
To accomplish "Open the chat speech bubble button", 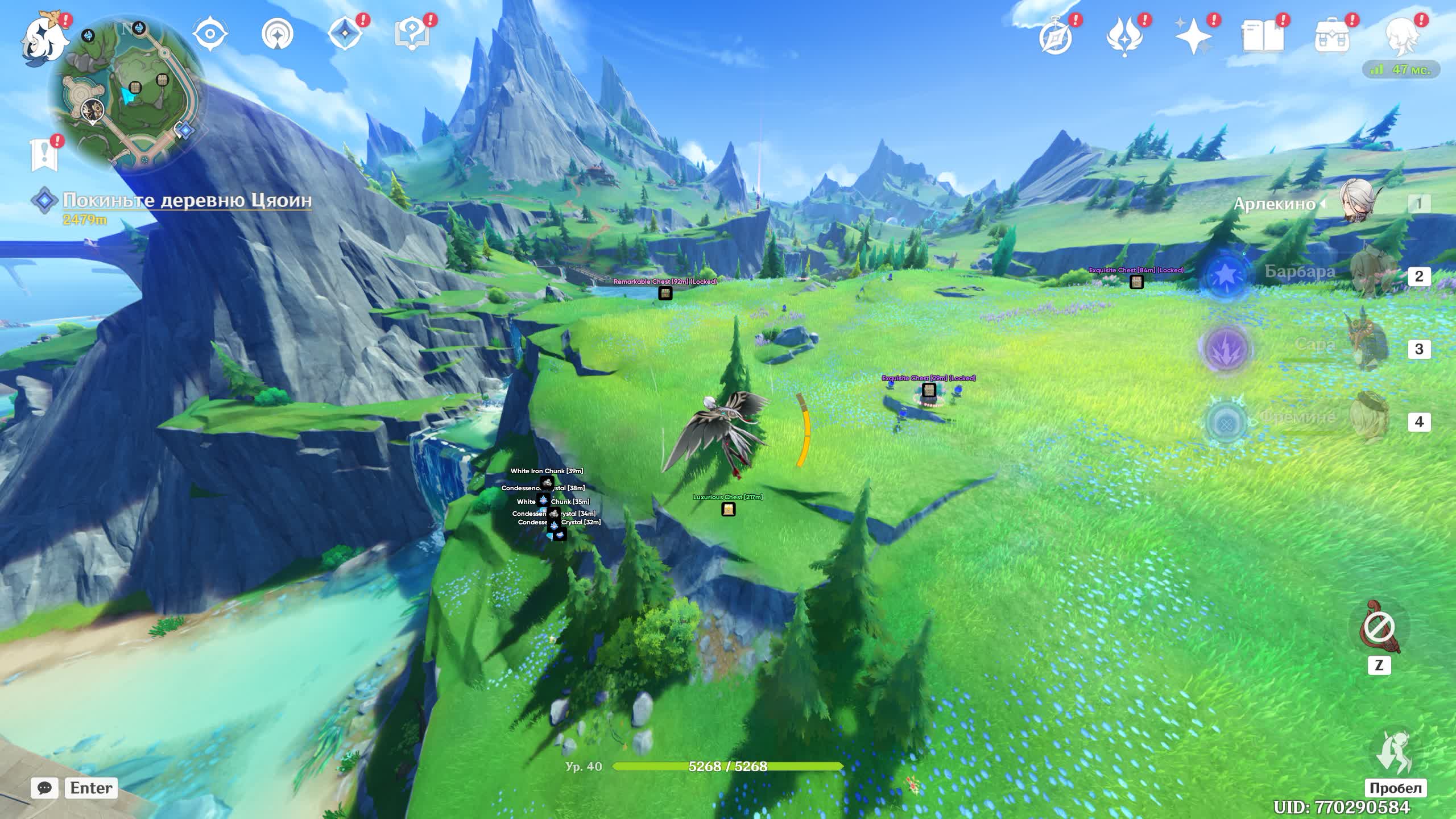I will pos(44,788).
